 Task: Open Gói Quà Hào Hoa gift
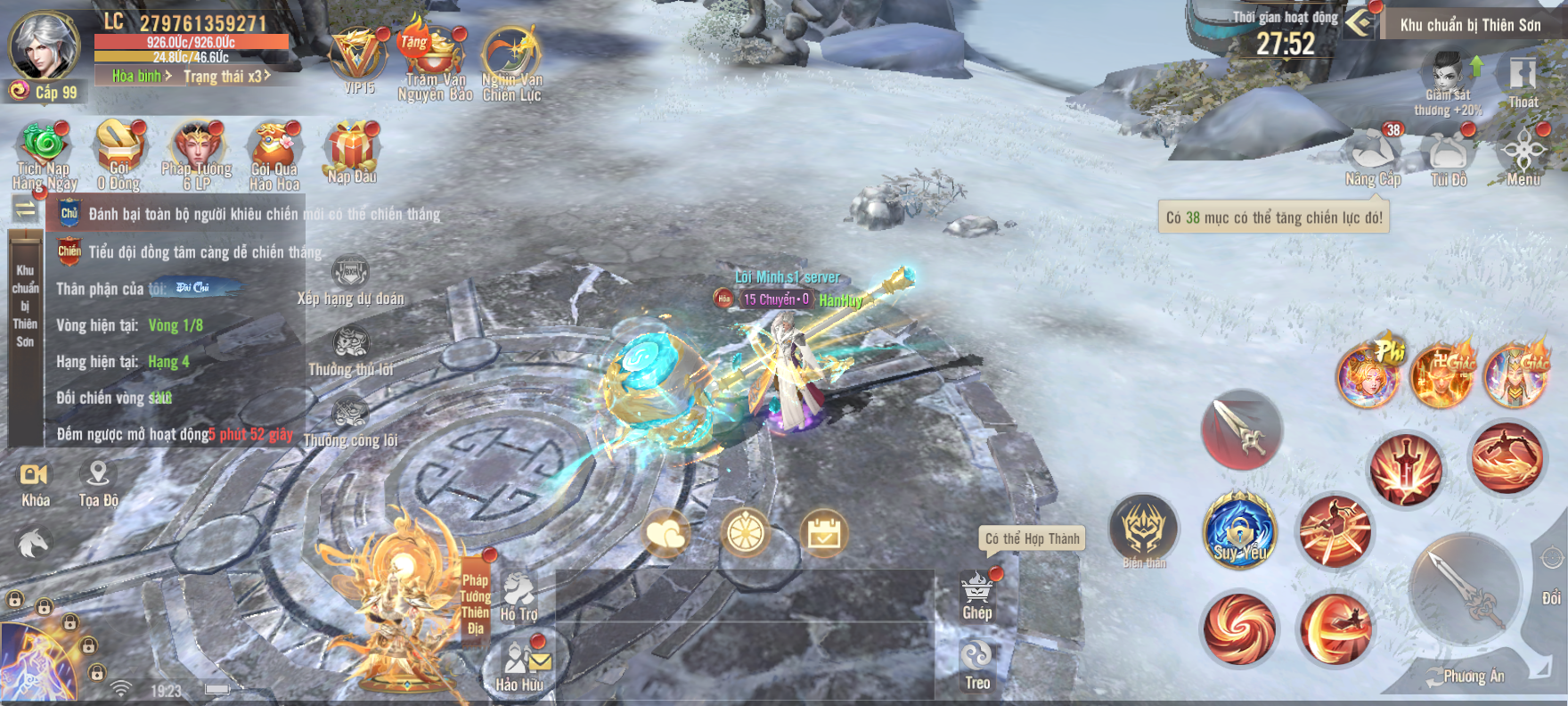click(274, 152)
